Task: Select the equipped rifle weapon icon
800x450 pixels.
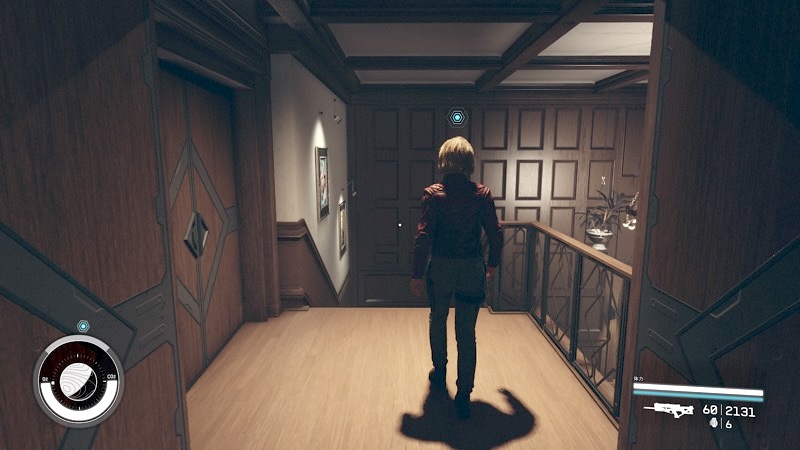Action: pos(670,409)
